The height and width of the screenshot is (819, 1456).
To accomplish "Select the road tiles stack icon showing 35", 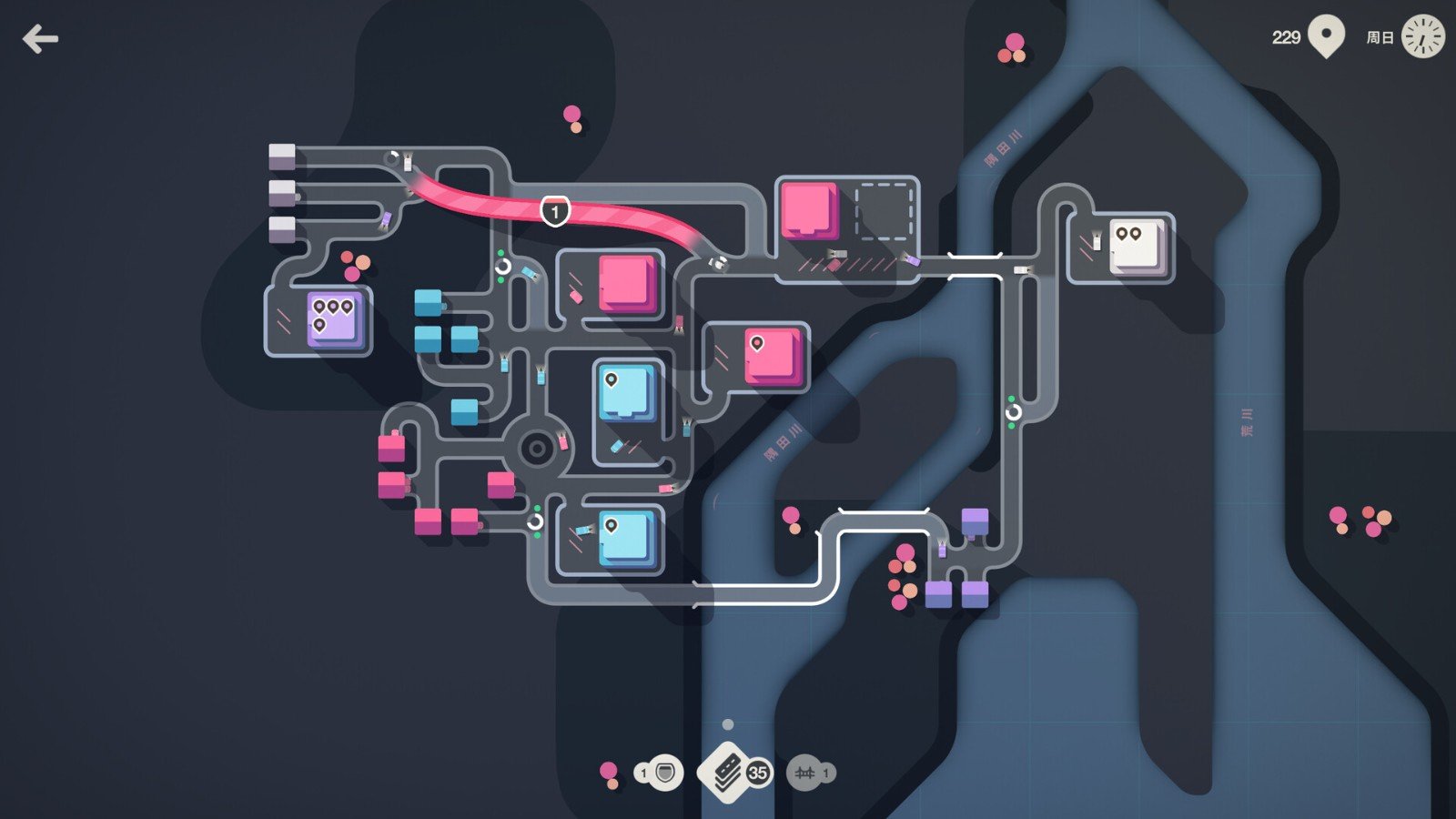I will pos(728,771).
